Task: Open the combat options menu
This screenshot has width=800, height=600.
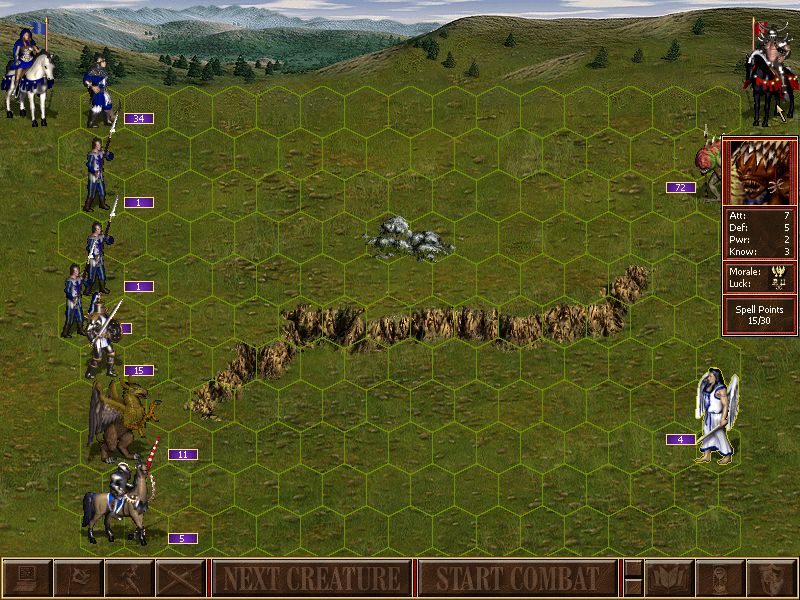Action: coord(26,578)
